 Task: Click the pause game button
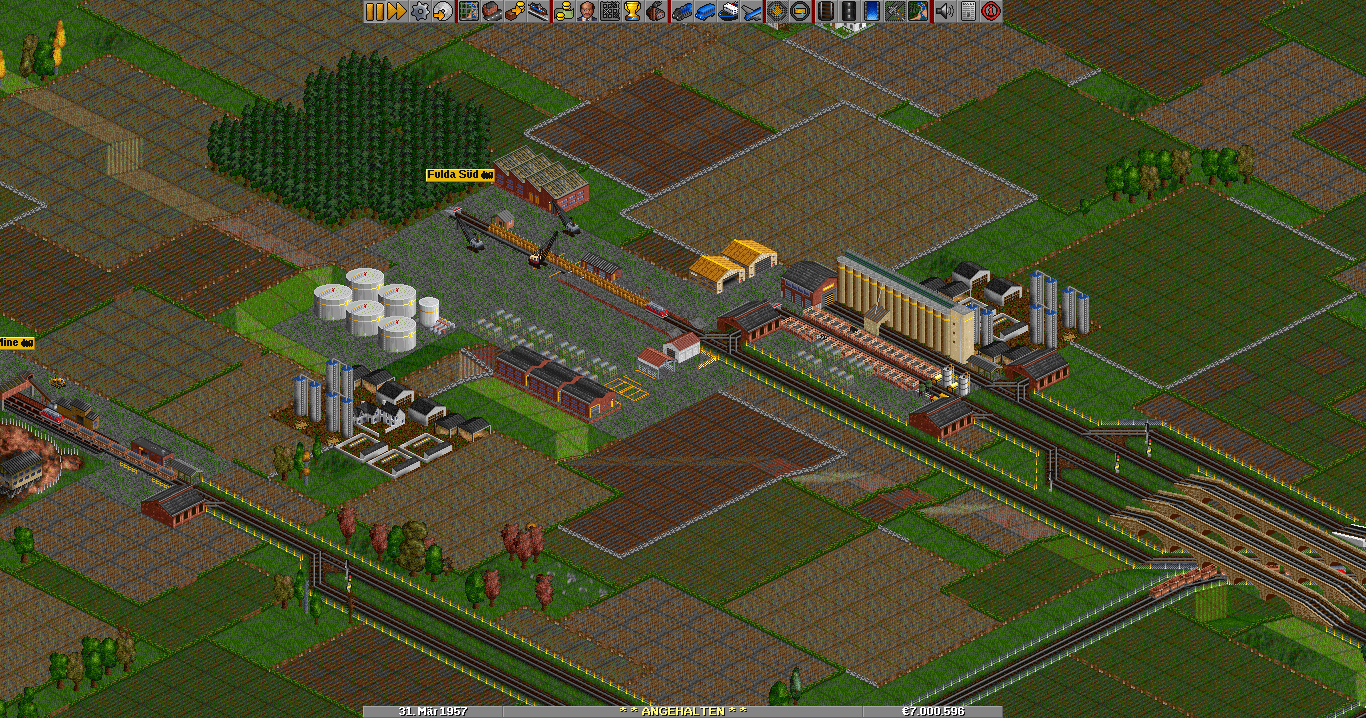(x=375, y=11)
